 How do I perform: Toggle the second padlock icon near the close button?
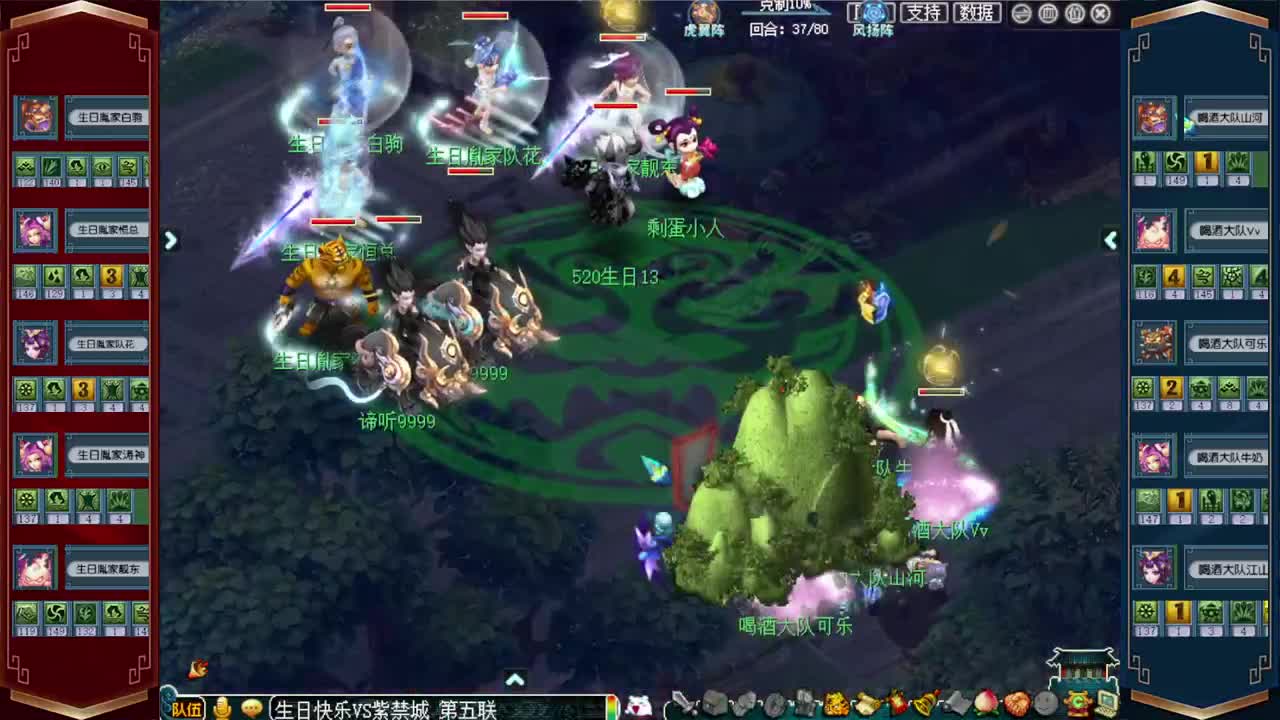[1074, 13]
